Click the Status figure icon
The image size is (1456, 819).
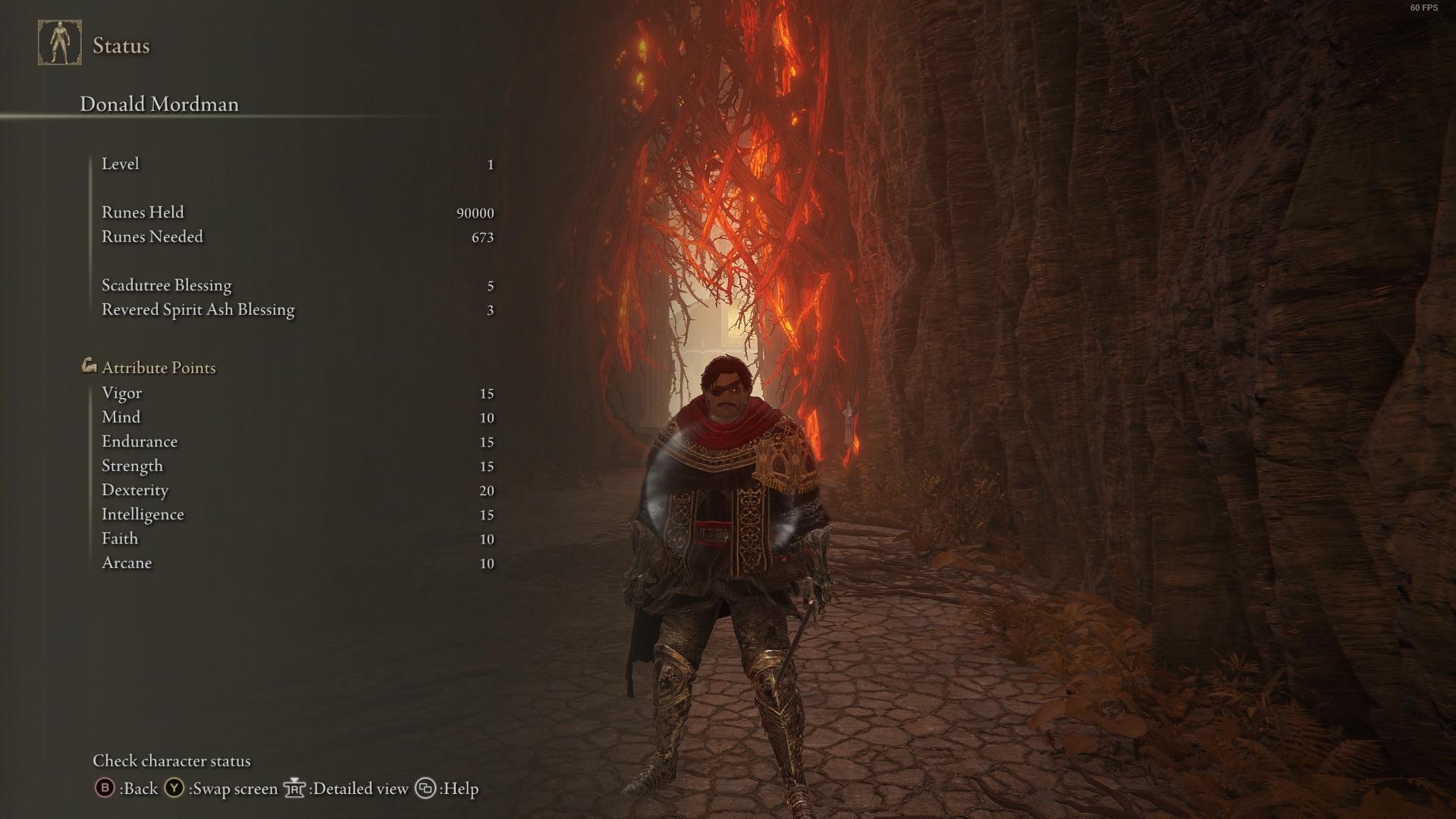[60, 43]
